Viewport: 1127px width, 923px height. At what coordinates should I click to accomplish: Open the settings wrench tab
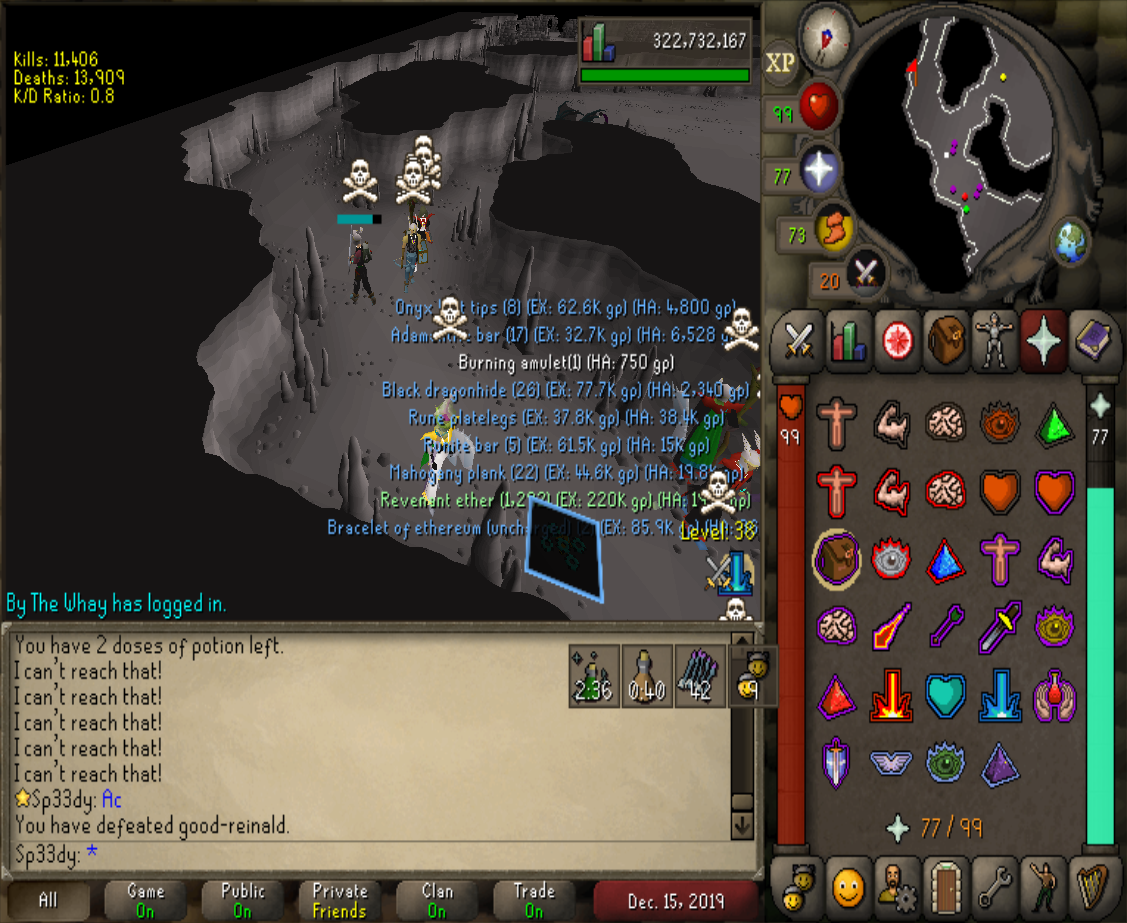(x=993, y=884)
